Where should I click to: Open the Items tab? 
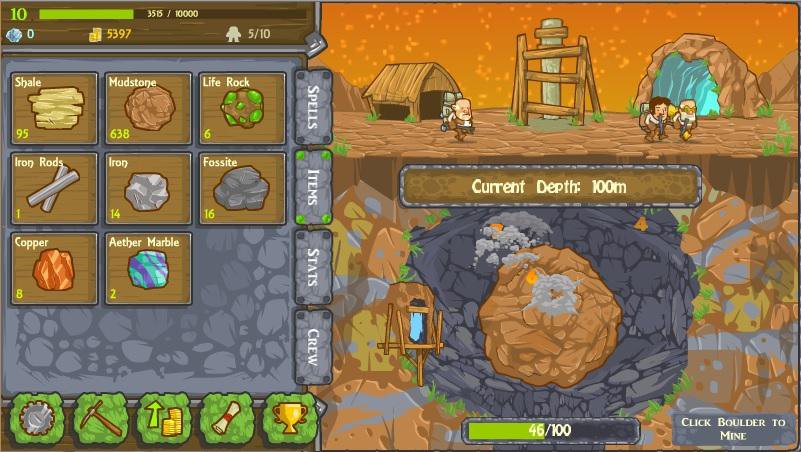pyautogui.click(x=311, y=187)
